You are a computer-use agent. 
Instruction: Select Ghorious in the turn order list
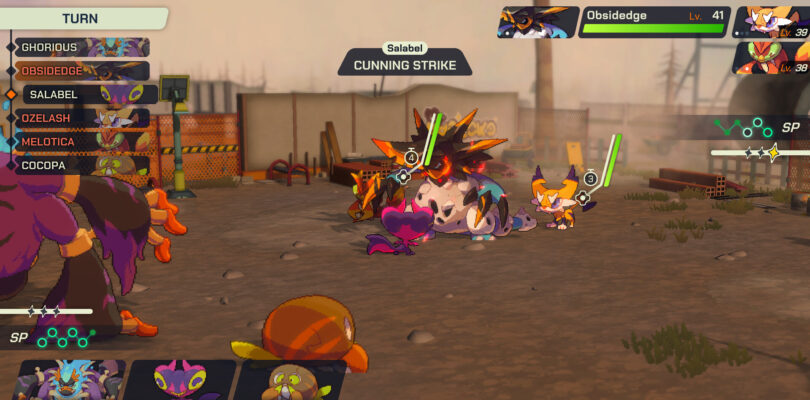pos(82,47)
